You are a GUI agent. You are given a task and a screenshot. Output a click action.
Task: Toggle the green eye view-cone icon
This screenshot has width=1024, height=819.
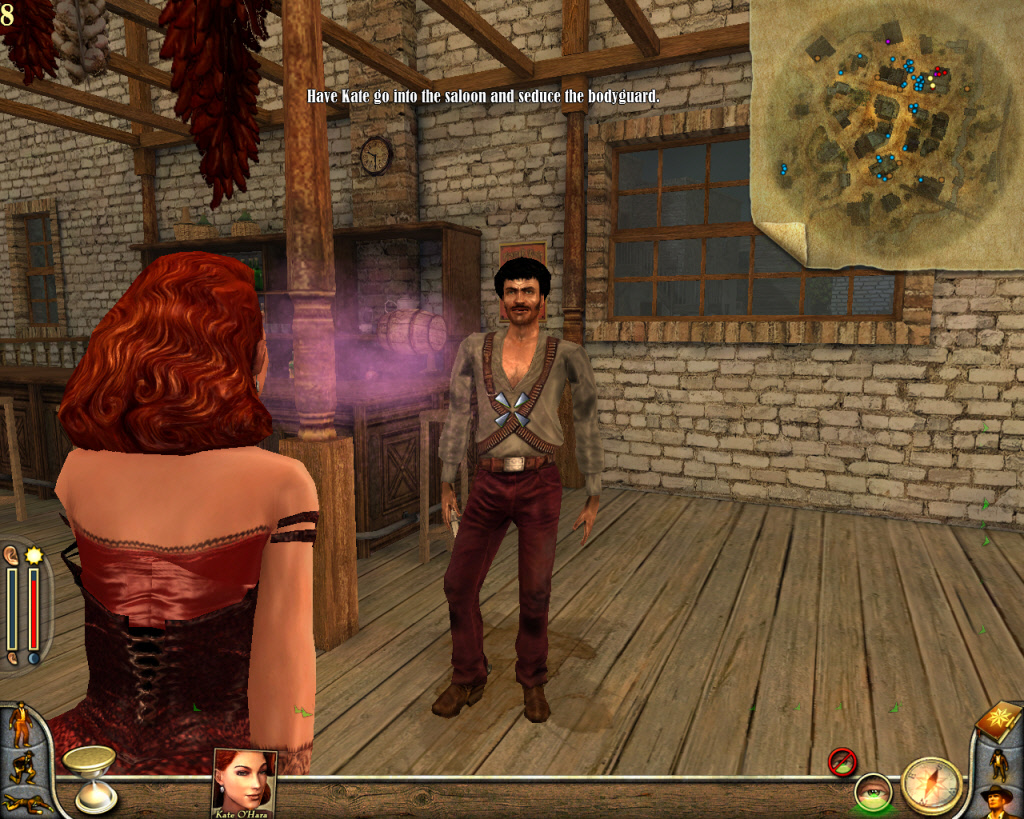872,793
